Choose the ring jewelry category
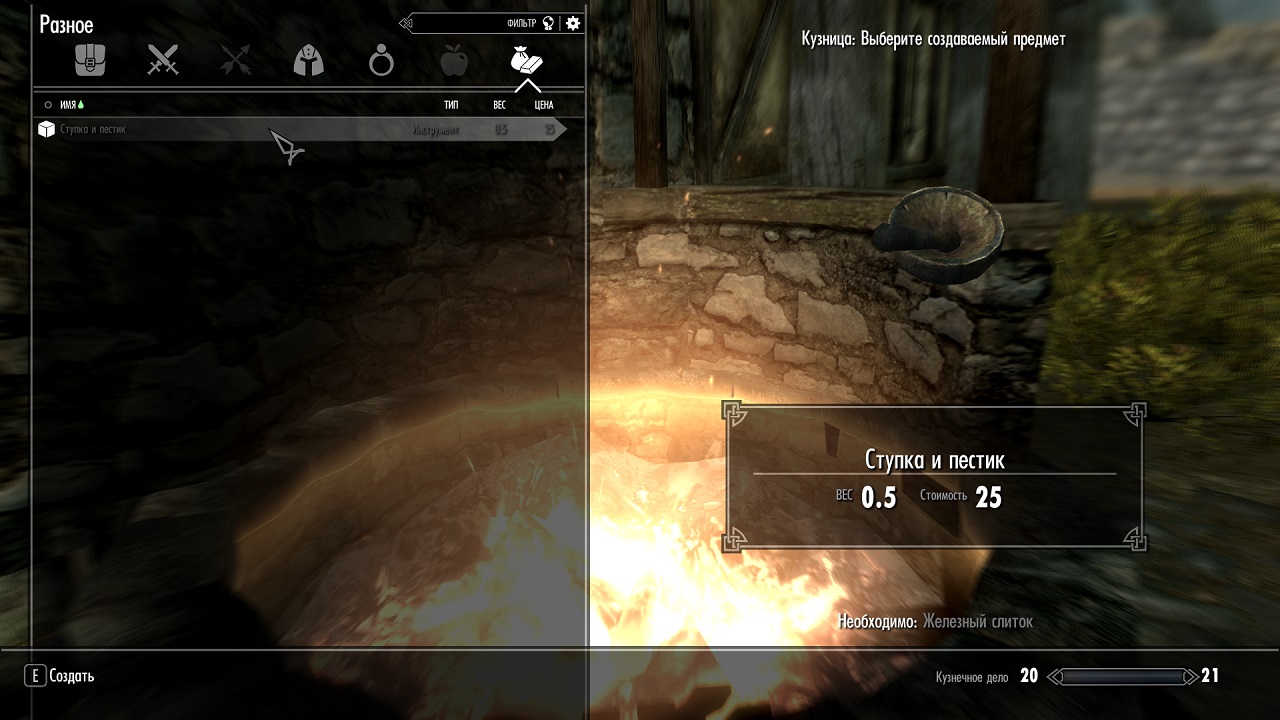The width and height of the screenshot is (1280, 720). [x=381, y=62]
